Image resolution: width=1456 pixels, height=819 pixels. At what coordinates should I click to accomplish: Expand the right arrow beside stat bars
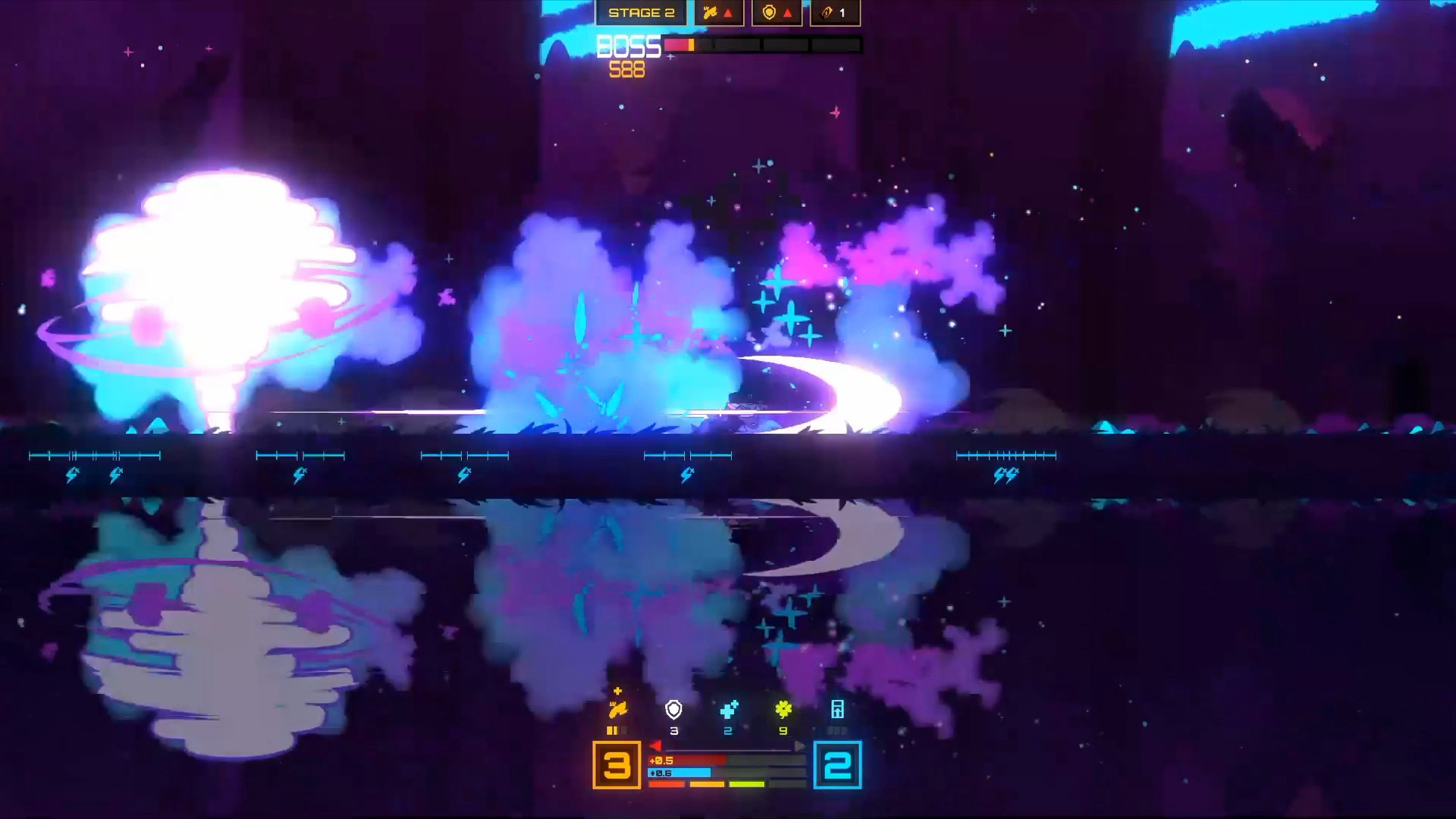pyautogui.click(x=800, y=745)
